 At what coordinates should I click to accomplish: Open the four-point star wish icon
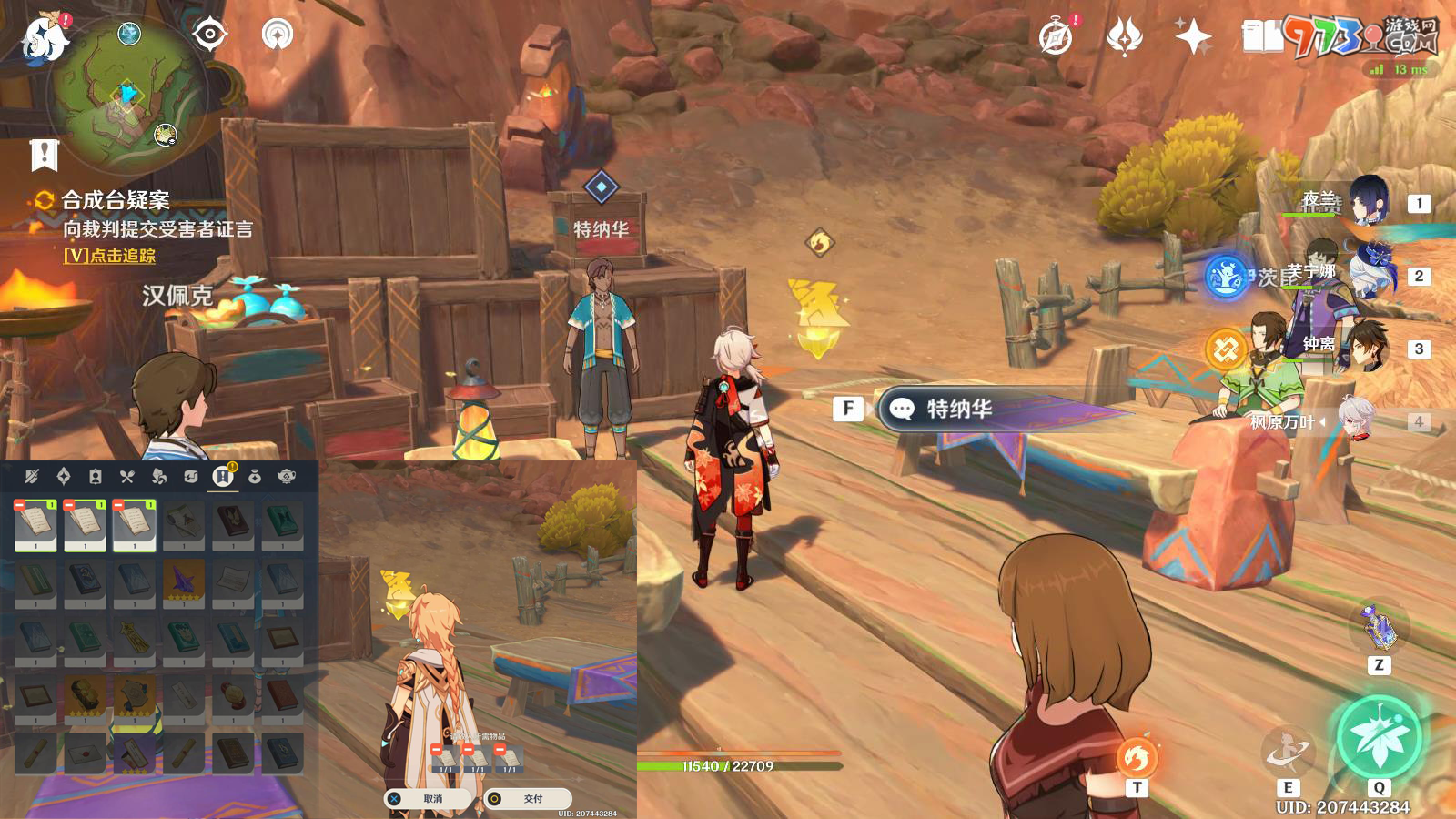(x=1193, y=37)
